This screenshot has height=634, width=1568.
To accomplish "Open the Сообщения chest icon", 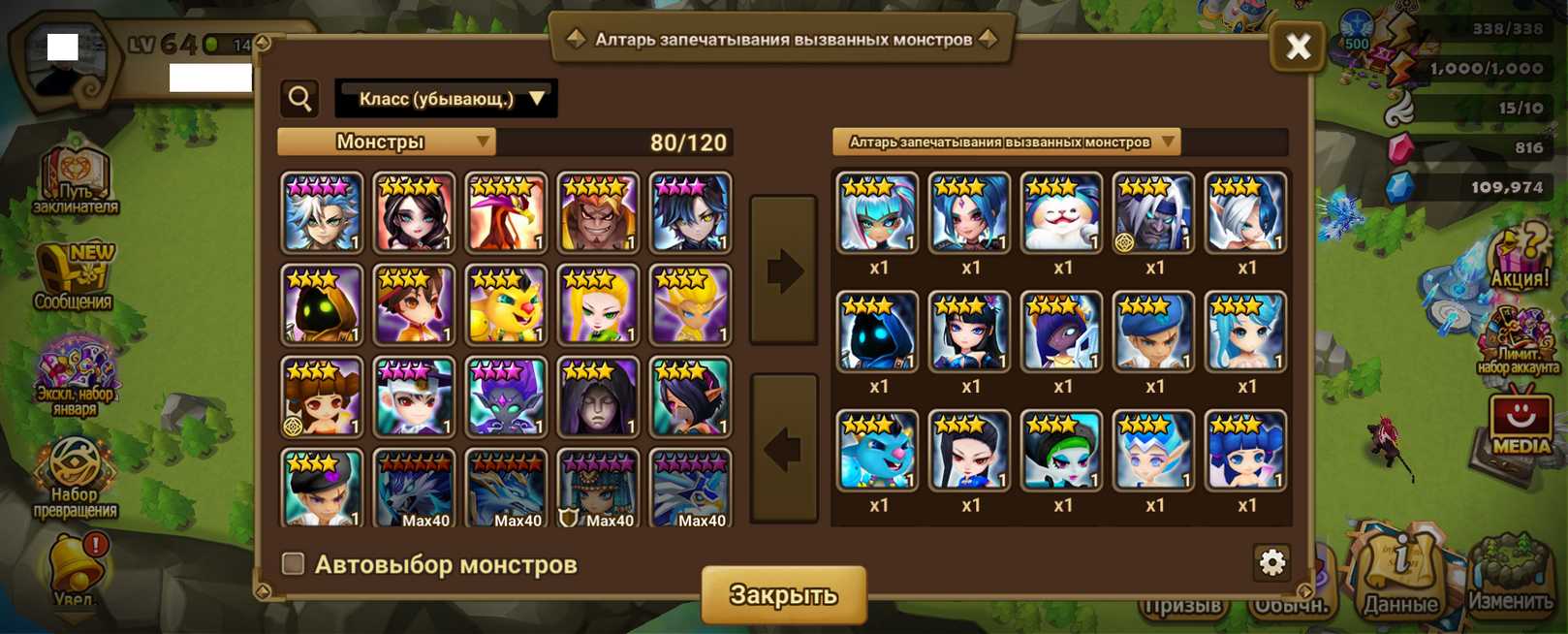I will pyautogui.click(x=74, y=278).
